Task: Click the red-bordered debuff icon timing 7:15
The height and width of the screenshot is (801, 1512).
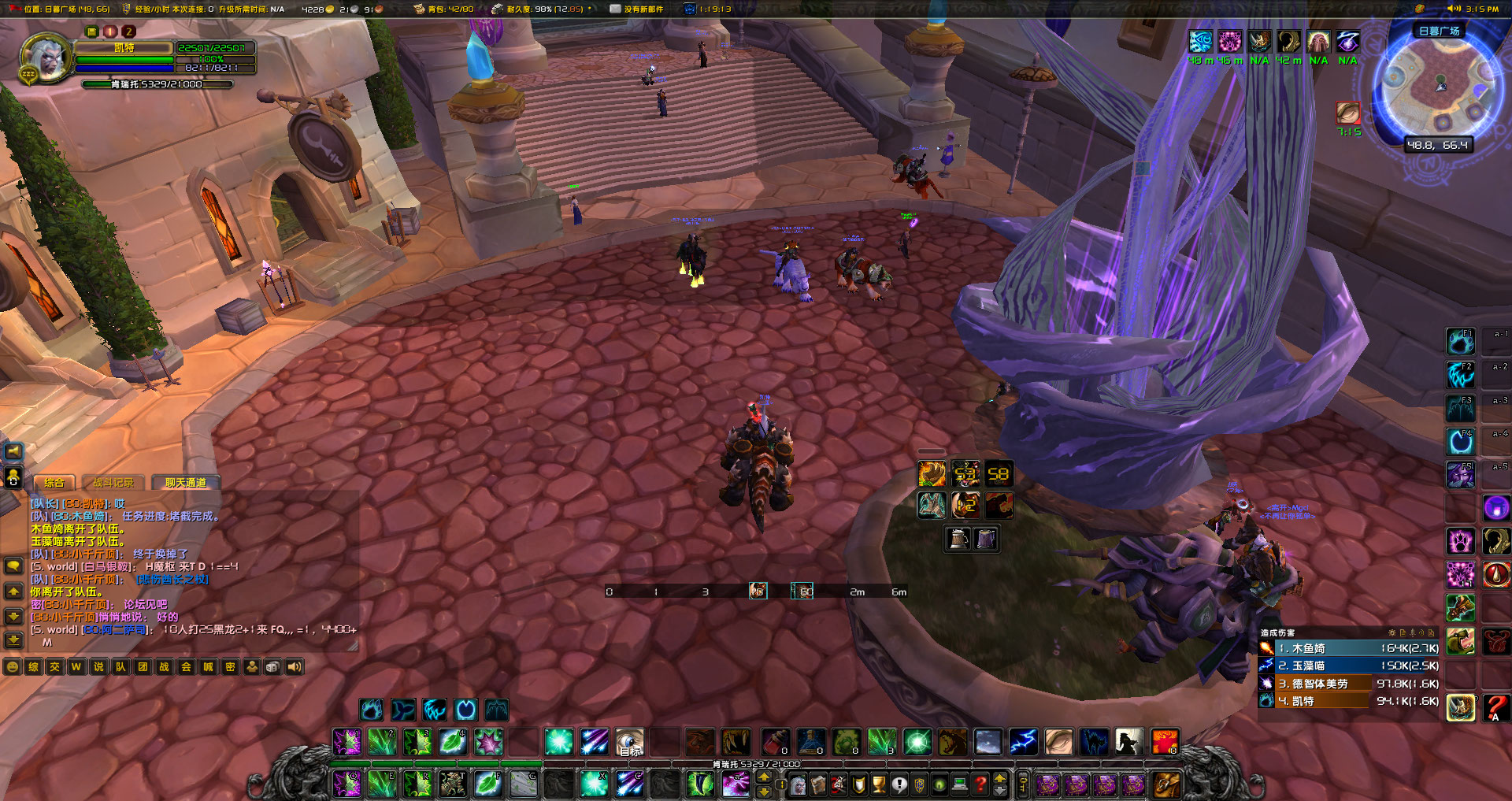Action: pos(1347,114)
